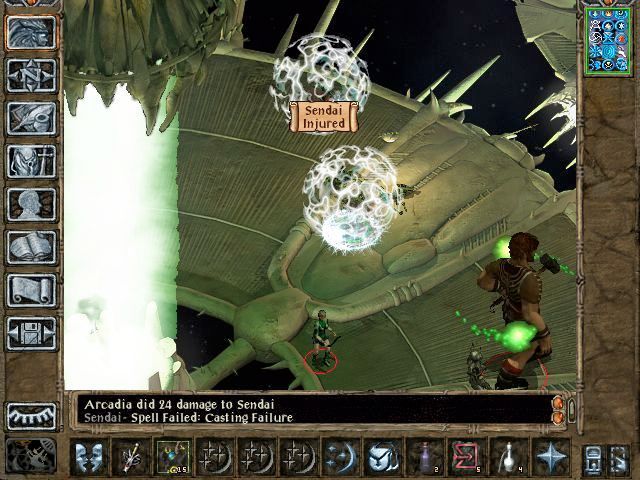
Task: Select the character portrait with status icons
Action: tap(607, 40)
